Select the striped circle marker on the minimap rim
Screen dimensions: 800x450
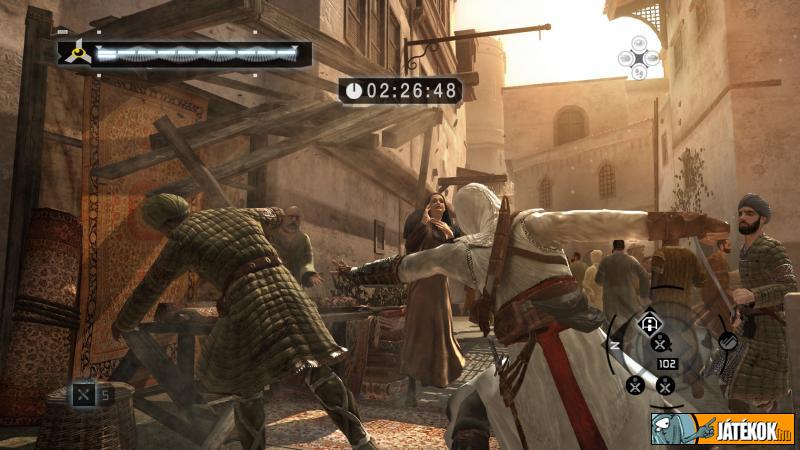point(727,340)
